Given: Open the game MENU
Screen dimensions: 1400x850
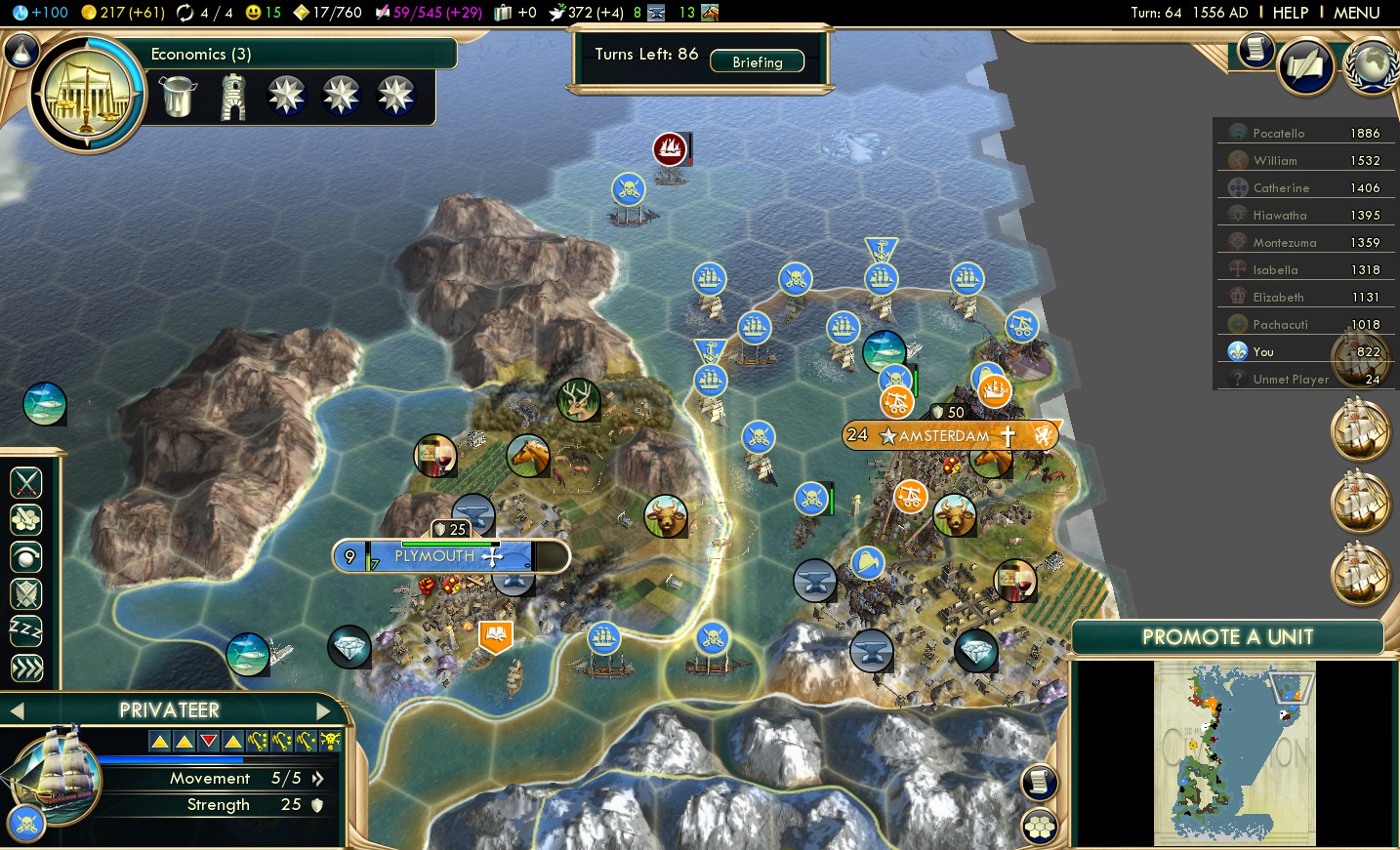Looking at the screenshot, I should (1356, 13).
